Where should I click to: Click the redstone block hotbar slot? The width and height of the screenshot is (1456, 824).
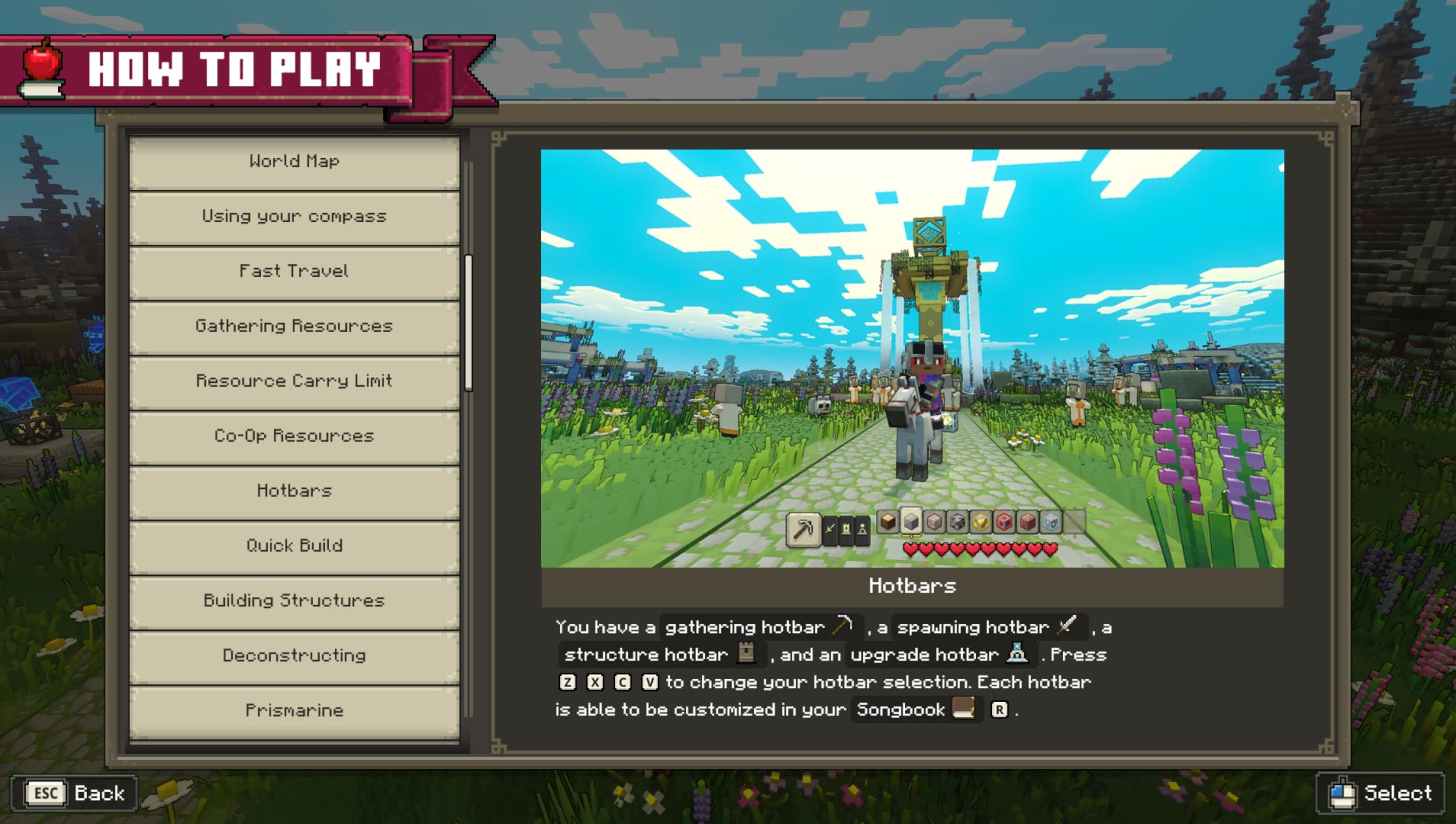(1004, 521)
